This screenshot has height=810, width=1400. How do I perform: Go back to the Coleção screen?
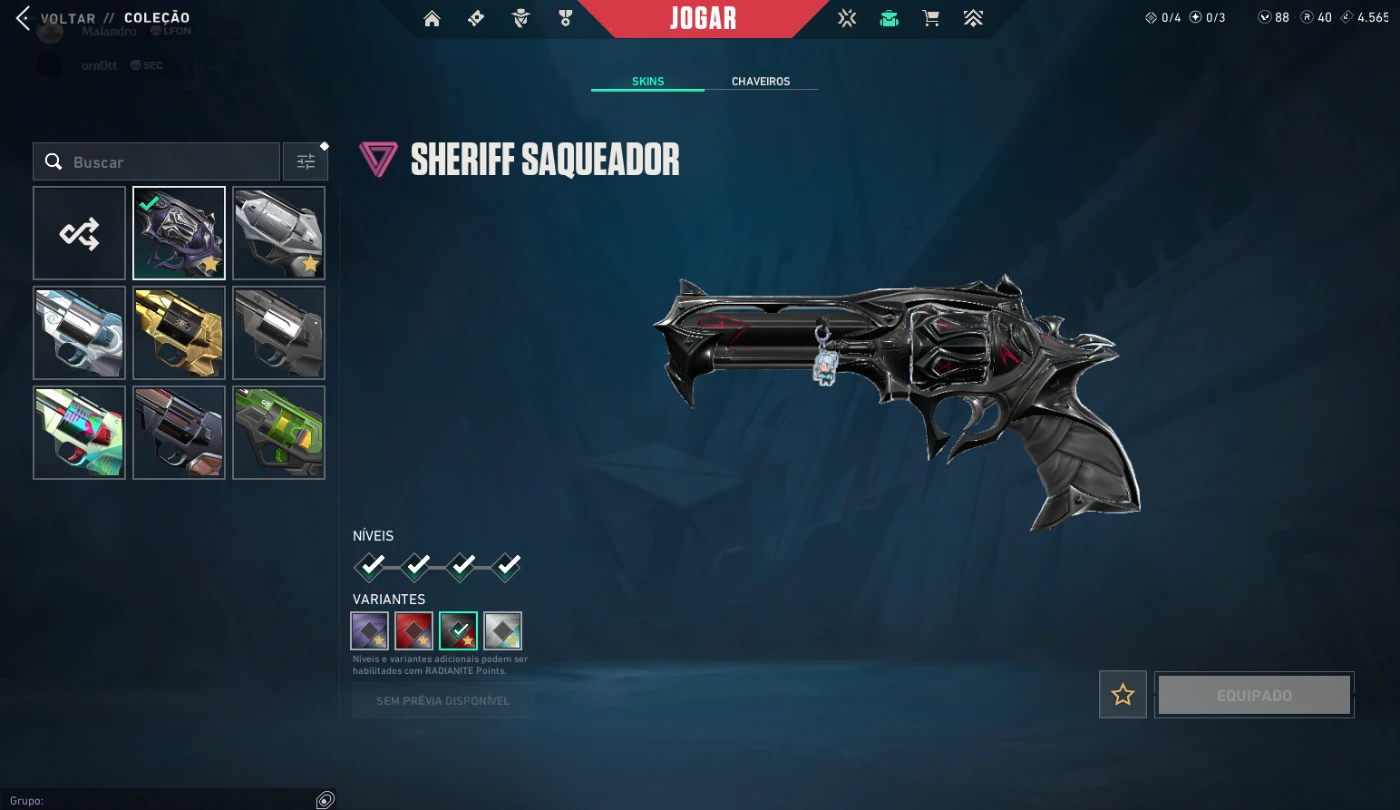click(58, 18)
